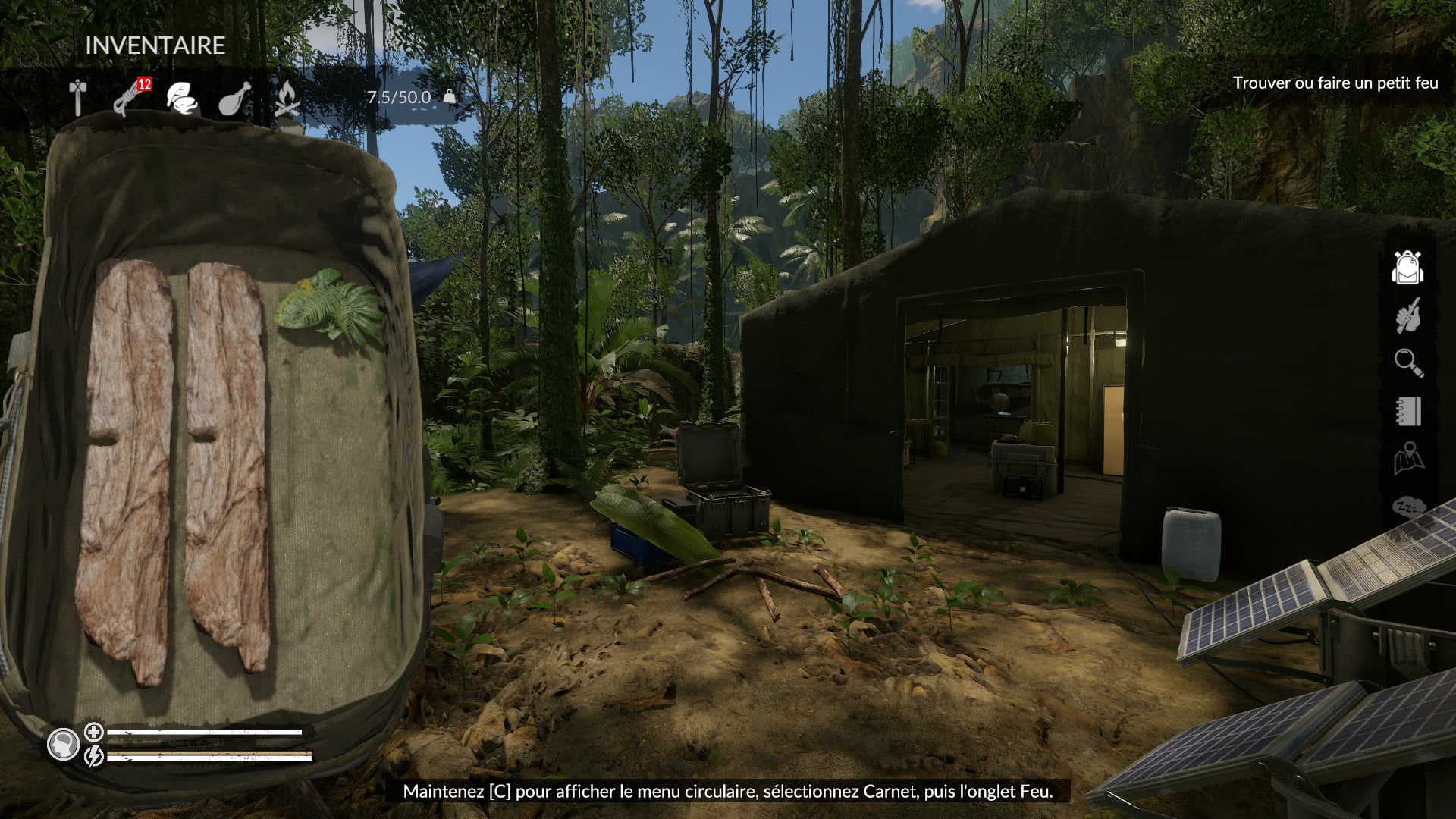1456x819 pixels.
Task: Click the objective 'Trouver ou faire un petit feu'
Action: click(1335, 83)
